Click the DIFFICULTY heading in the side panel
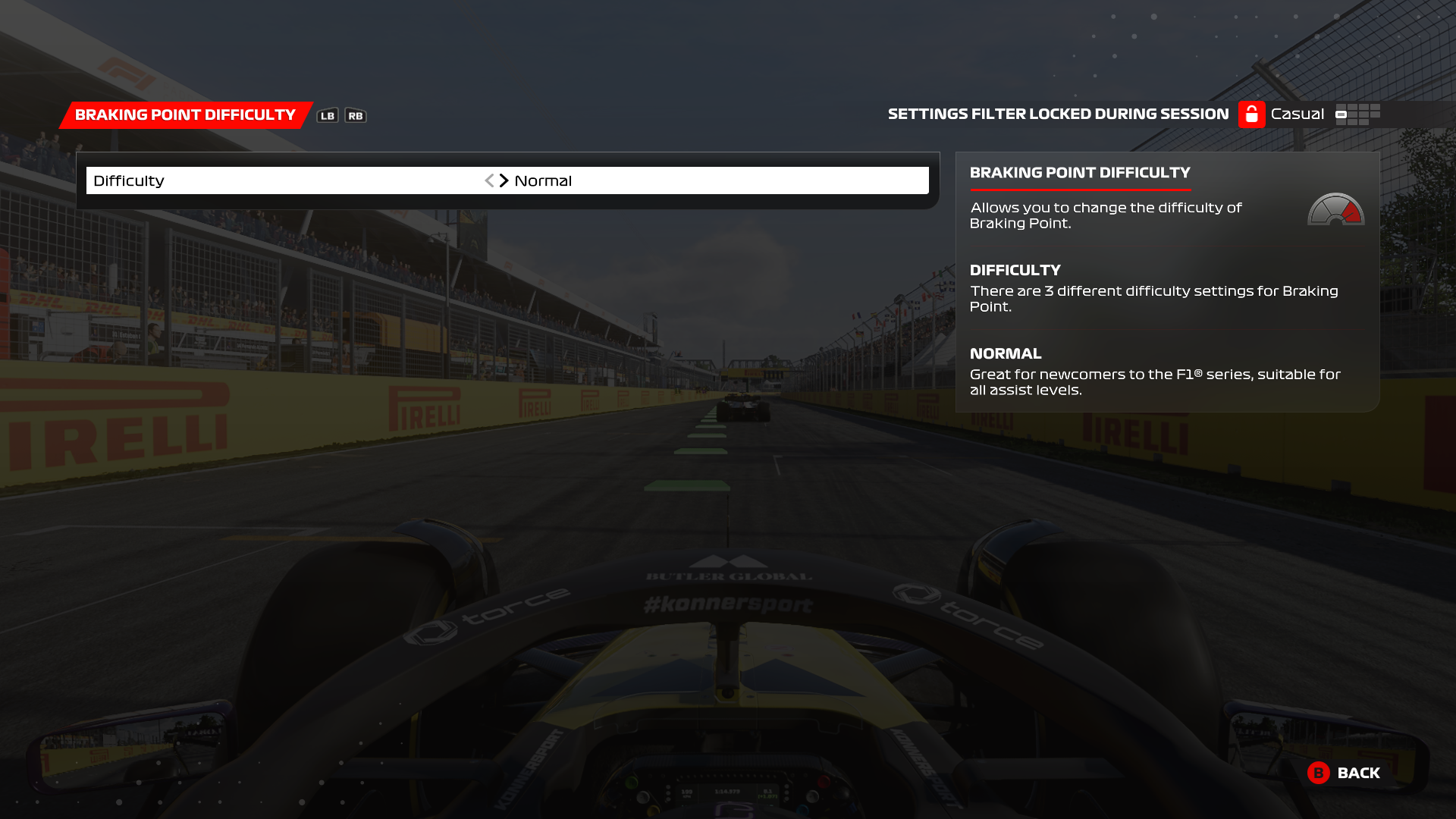Screen dimensions: 1456x819 click(x=1016, y=270)
